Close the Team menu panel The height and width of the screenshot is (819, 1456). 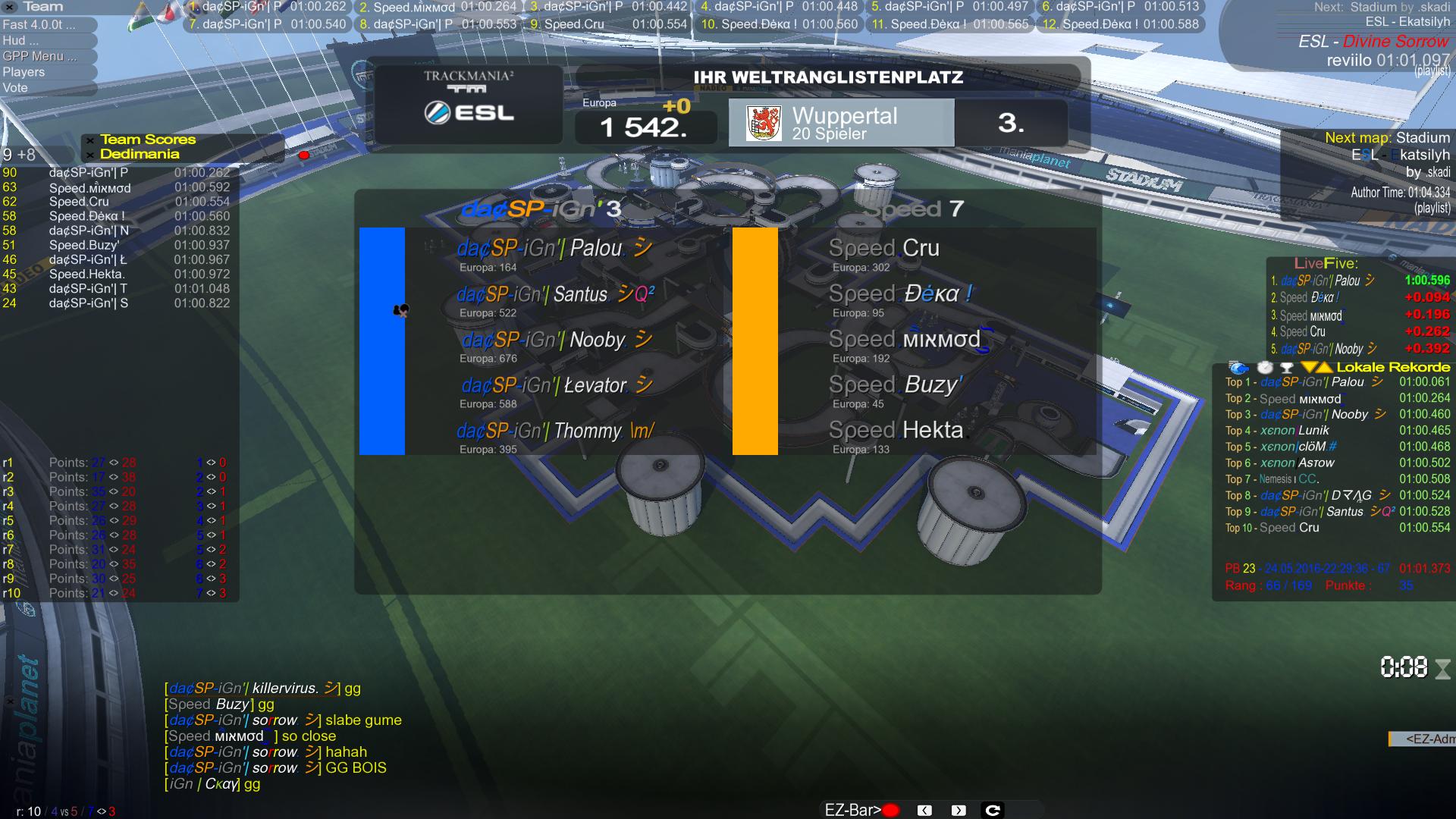(10, 7)
